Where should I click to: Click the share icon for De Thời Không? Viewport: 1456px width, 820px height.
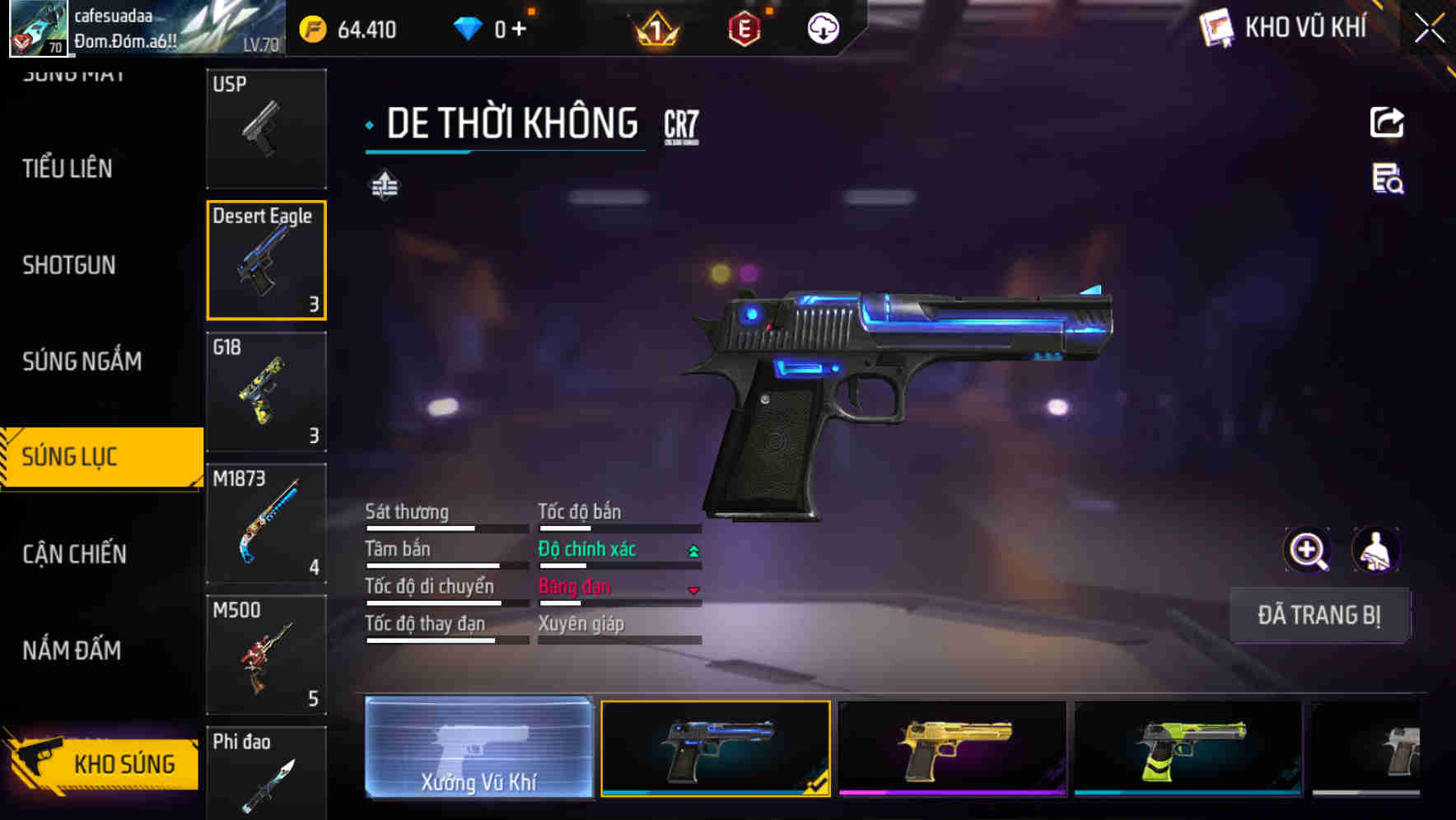[1388, 122]
